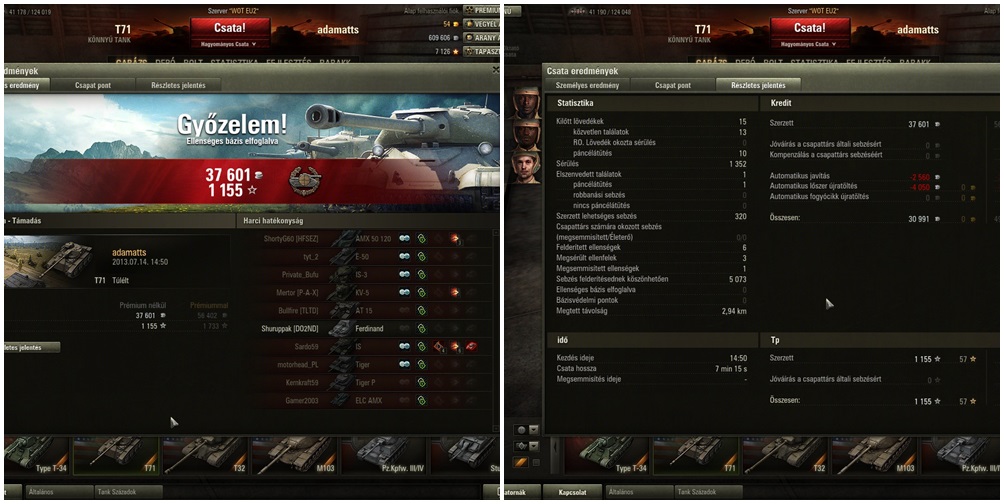Choose the Sardo59 efficiency row
The height and width of the screenshot is (504, 1004).
pyautogui.click(x=365, y=346)
